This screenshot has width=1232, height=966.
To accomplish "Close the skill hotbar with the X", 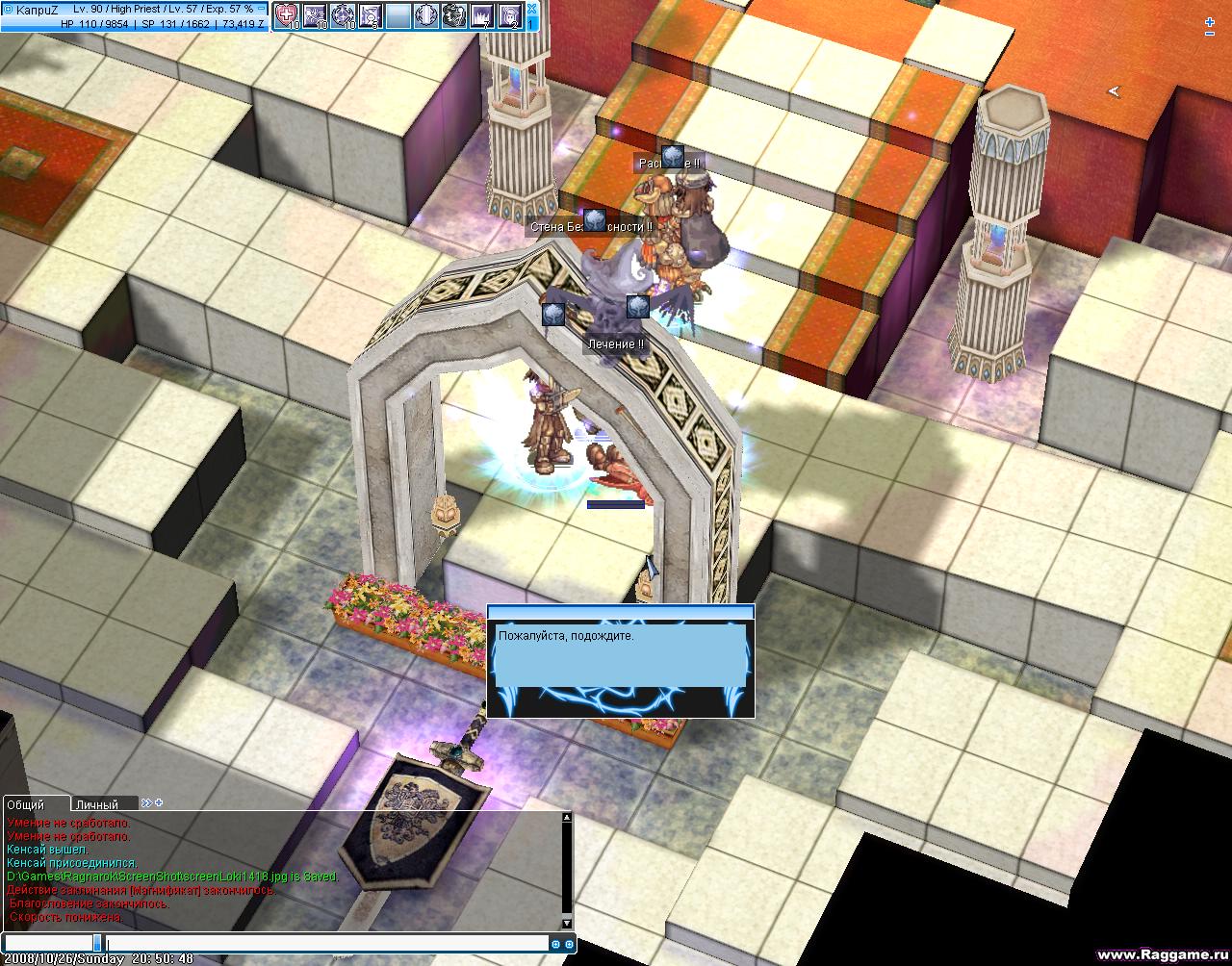I will click(x=532, y=7).
